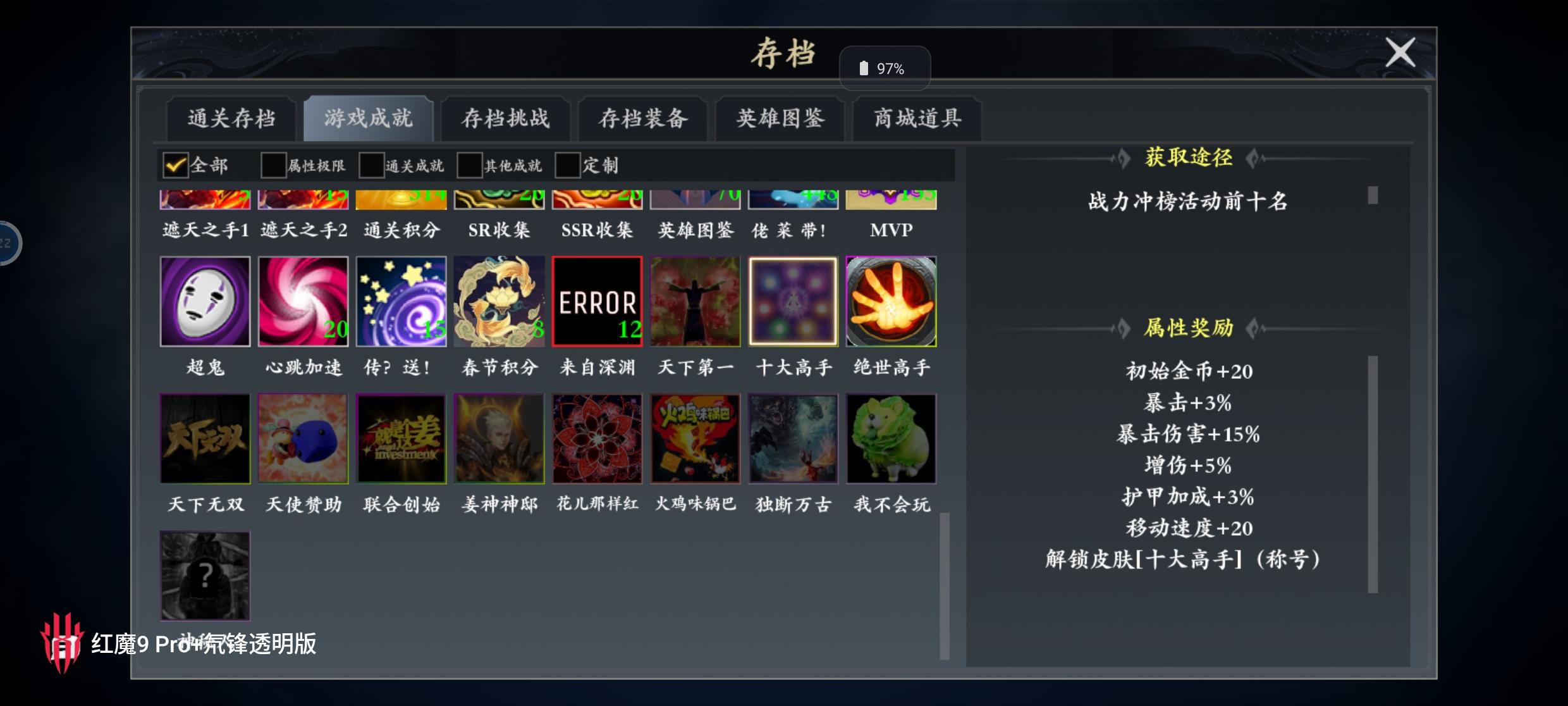This screenshot has height=706, width=1568.
Task: Open the 火鸡味锅巴 achievement
Action: tap(695, 438)
